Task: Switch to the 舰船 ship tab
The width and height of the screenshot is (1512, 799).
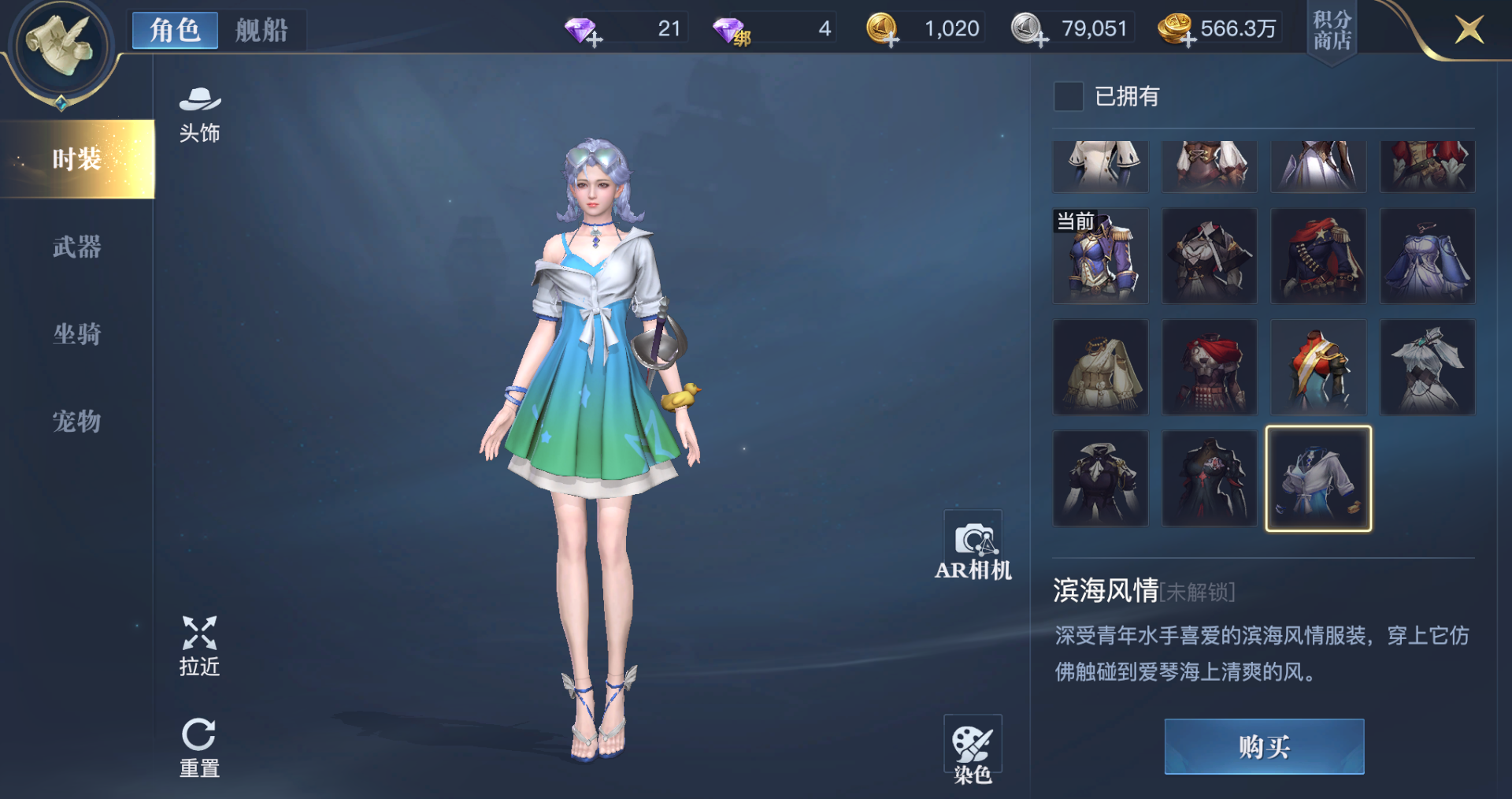Action: point(262,30)
